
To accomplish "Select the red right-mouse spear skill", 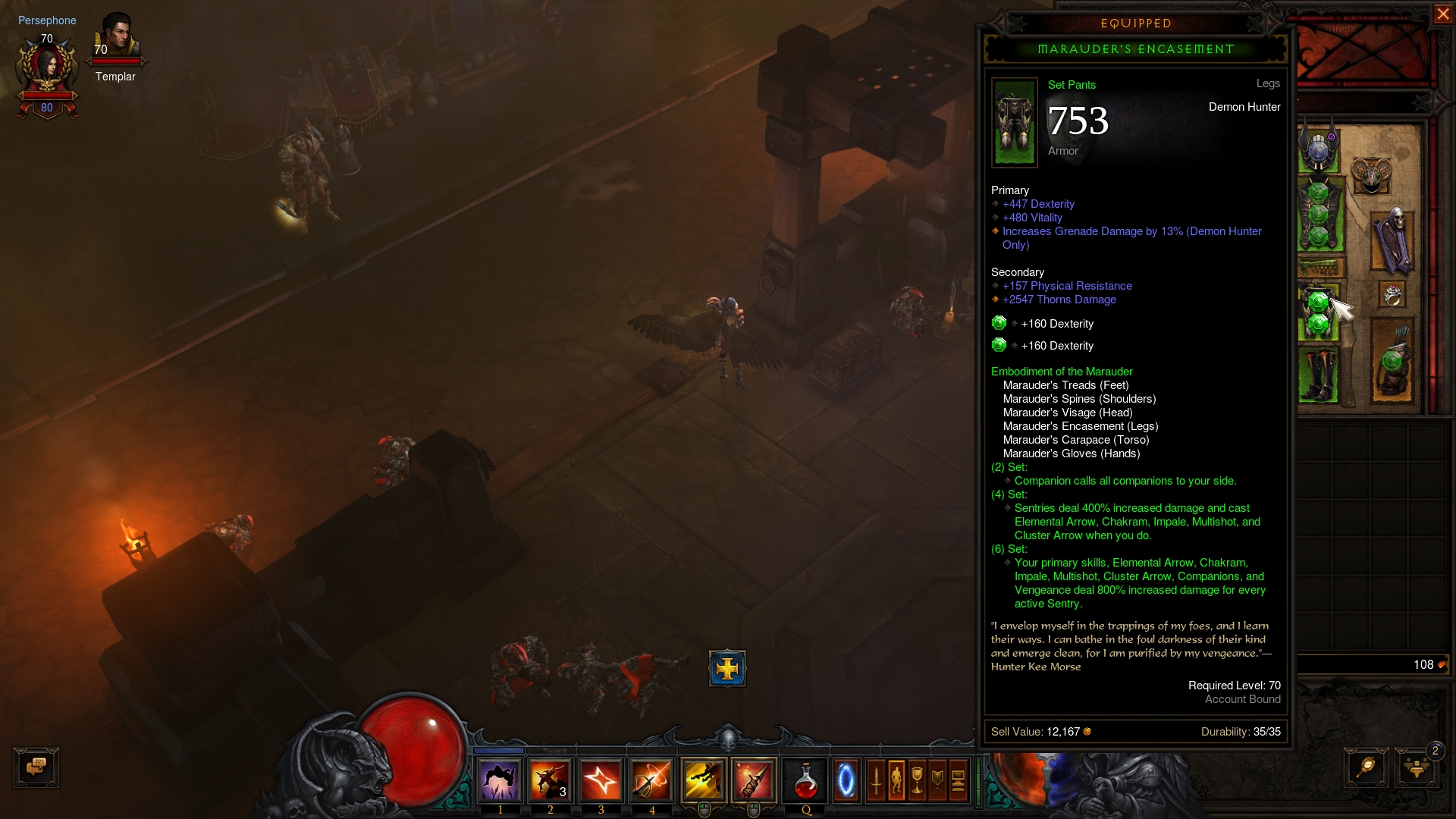I will 754,780.
